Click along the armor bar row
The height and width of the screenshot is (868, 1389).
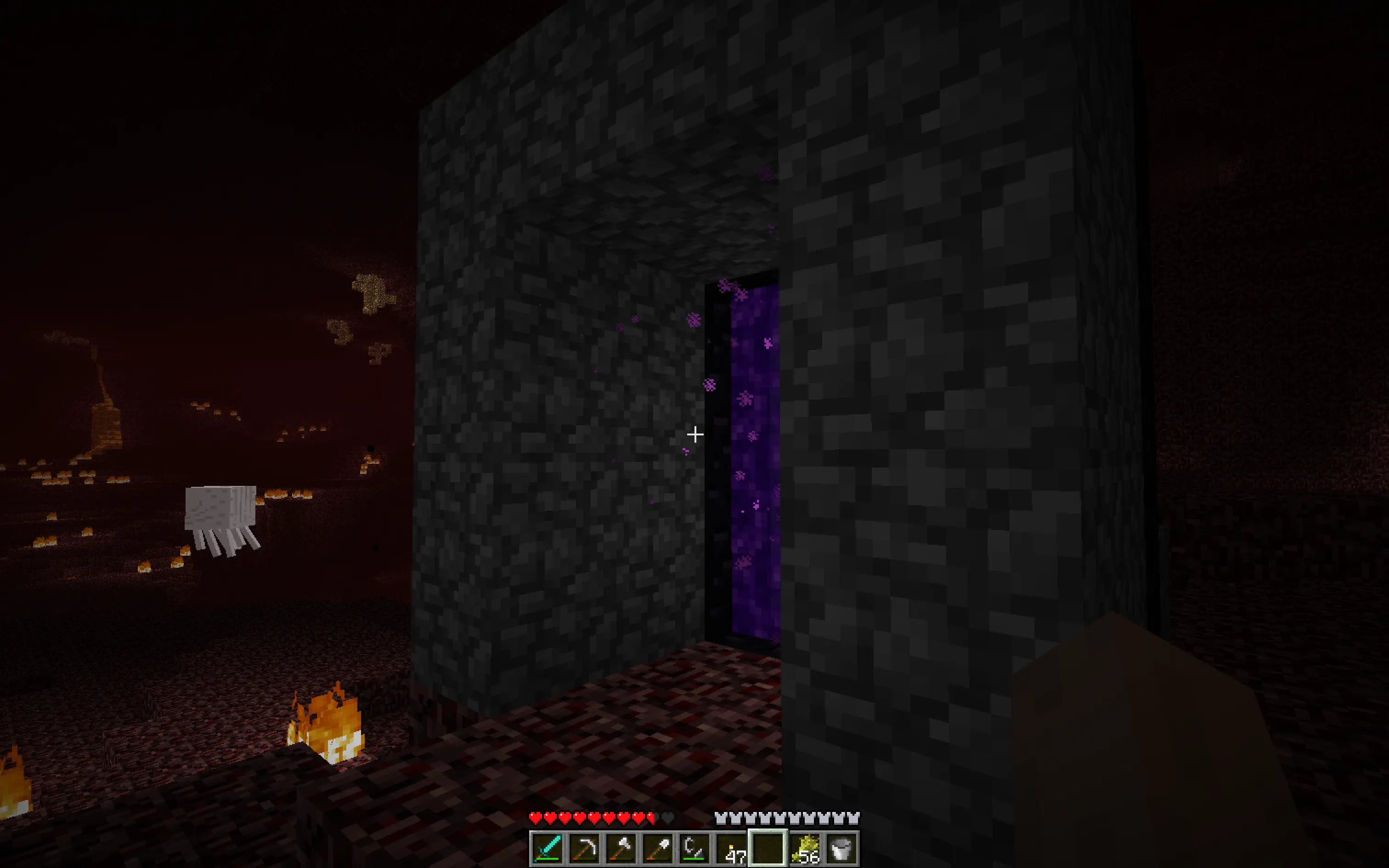[x=786, y=817]
